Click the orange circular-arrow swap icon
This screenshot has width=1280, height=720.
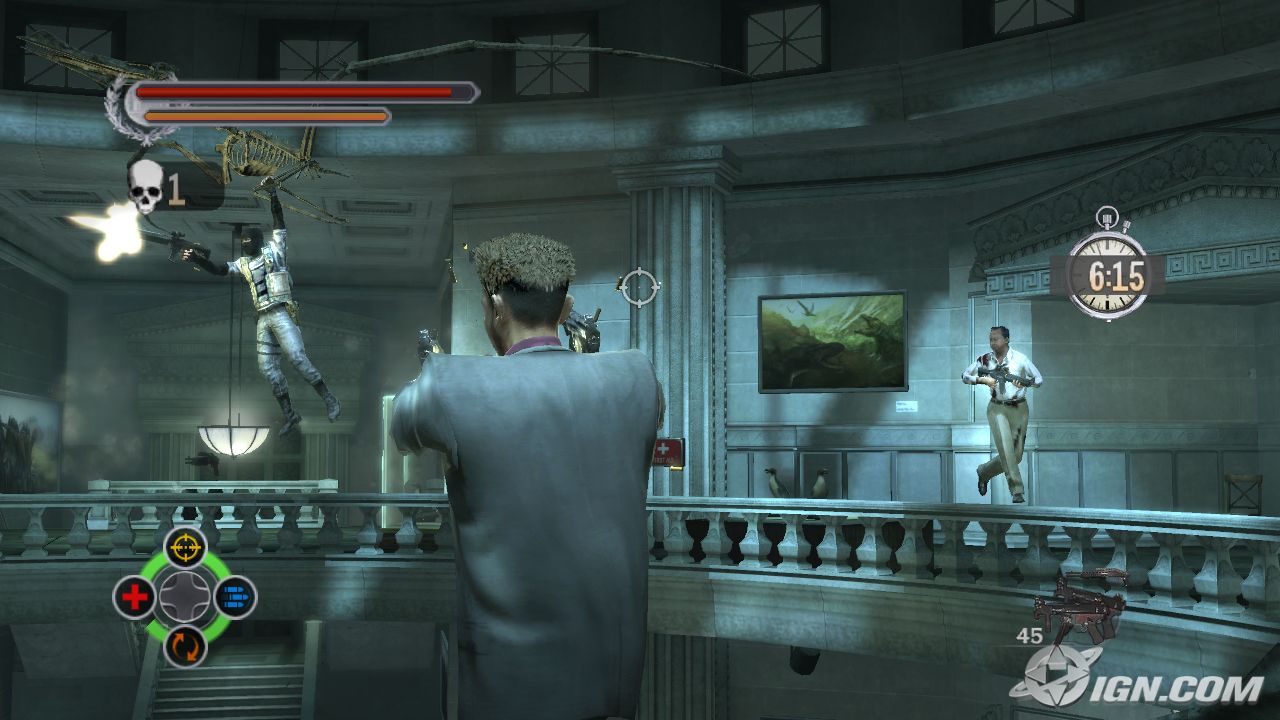tap(185, 646)
